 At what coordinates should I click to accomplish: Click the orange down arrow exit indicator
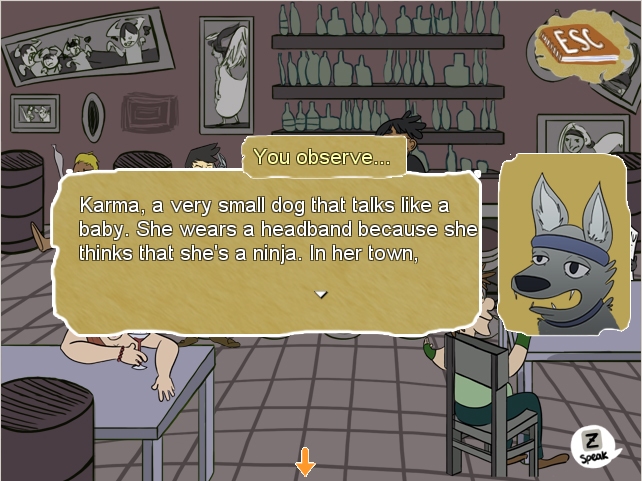coord(305,463)
